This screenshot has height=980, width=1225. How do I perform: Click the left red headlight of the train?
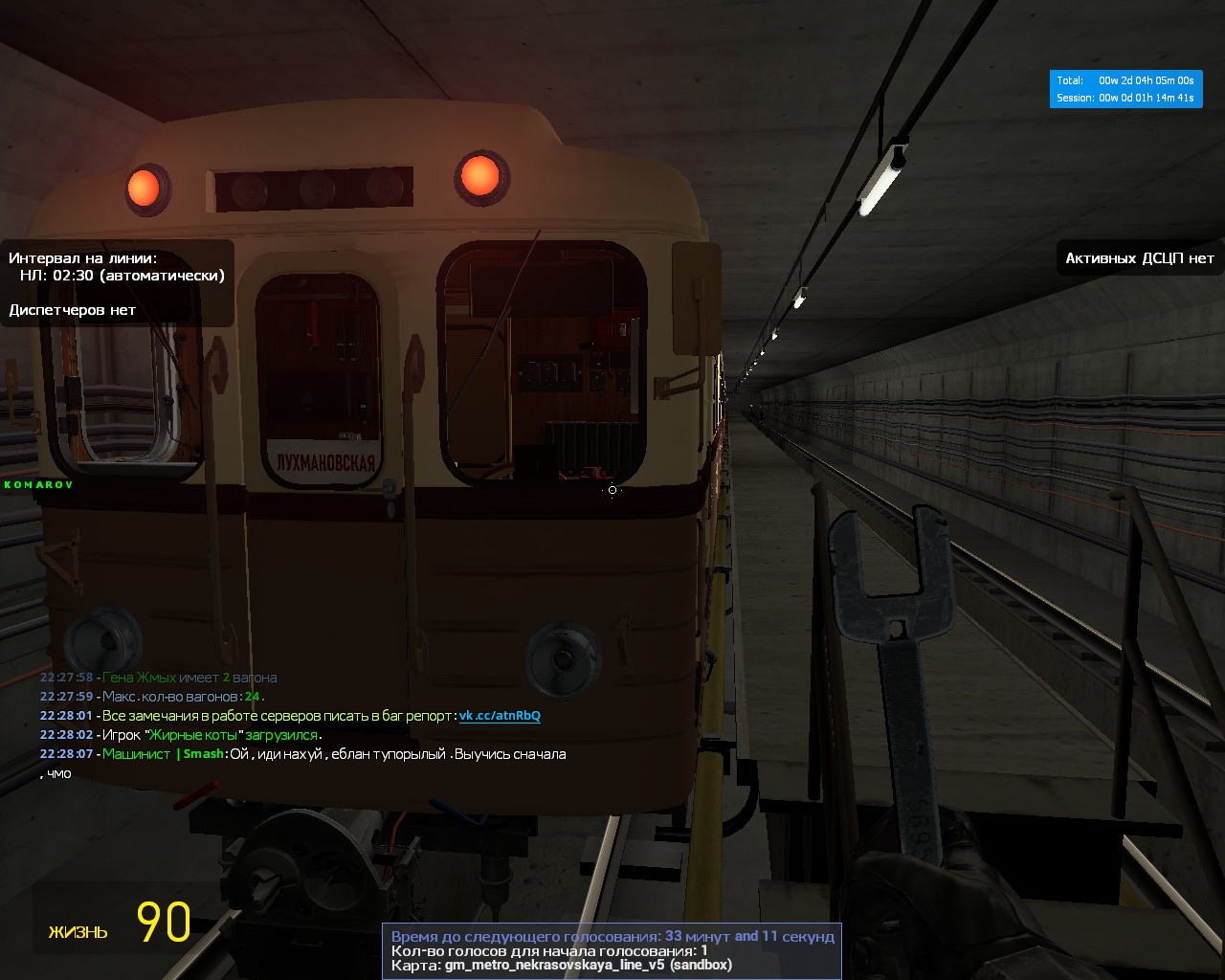pyautogui.click(x=144, y=188)
